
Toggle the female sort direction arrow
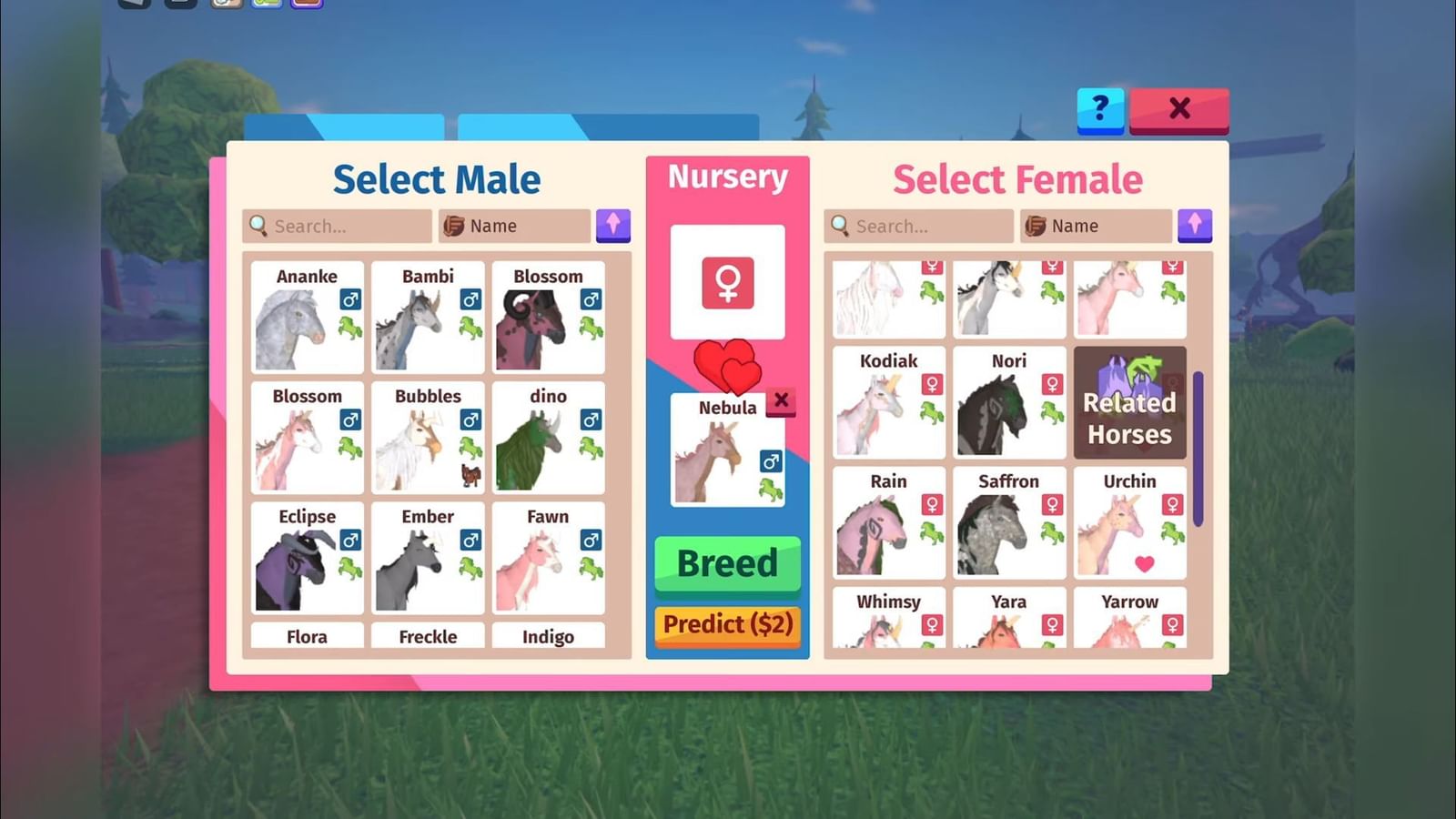[1195, 226]
